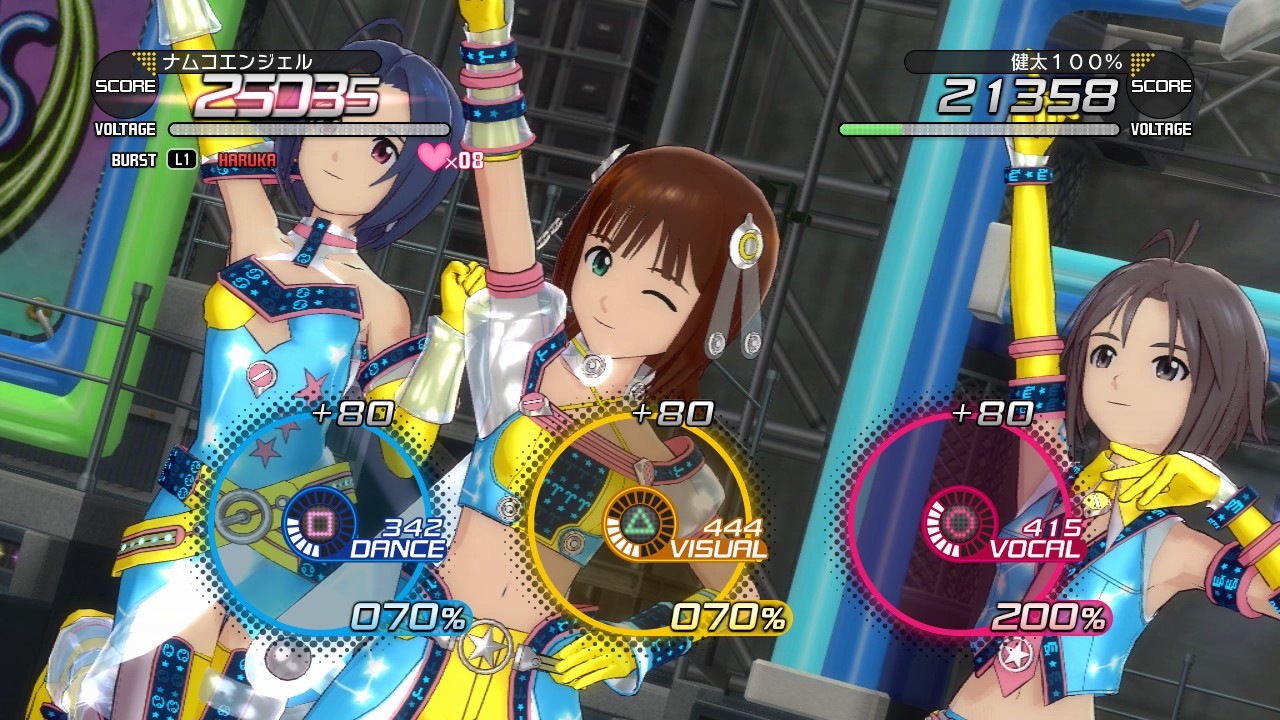Activate the orange Visual appeal icon

[639, 522]
